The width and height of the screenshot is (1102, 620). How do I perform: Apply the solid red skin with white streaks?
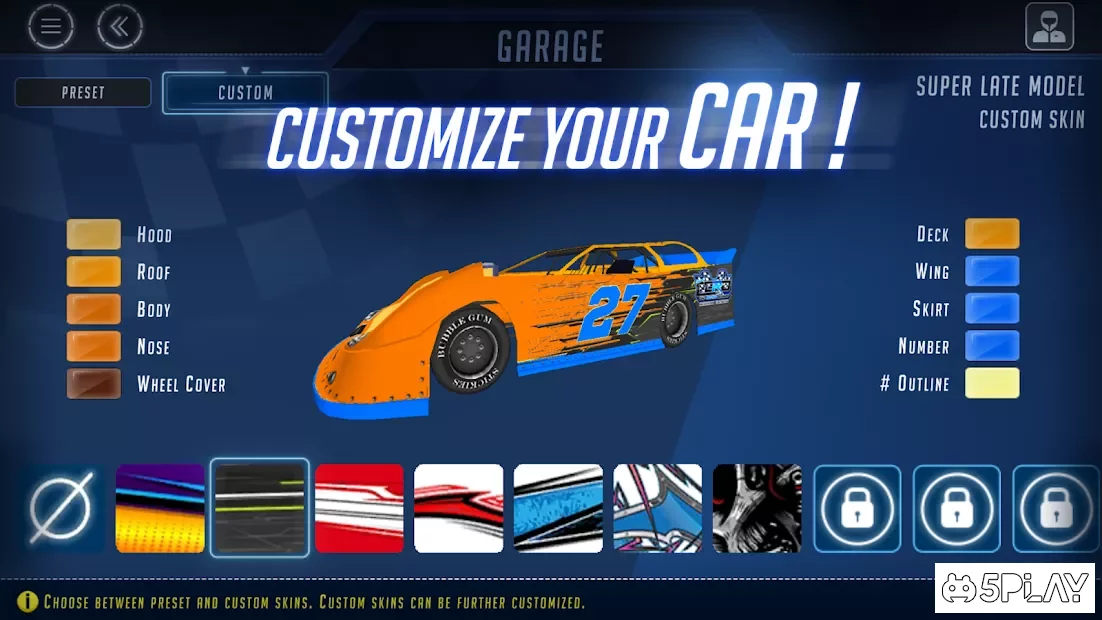coord(359,508)
